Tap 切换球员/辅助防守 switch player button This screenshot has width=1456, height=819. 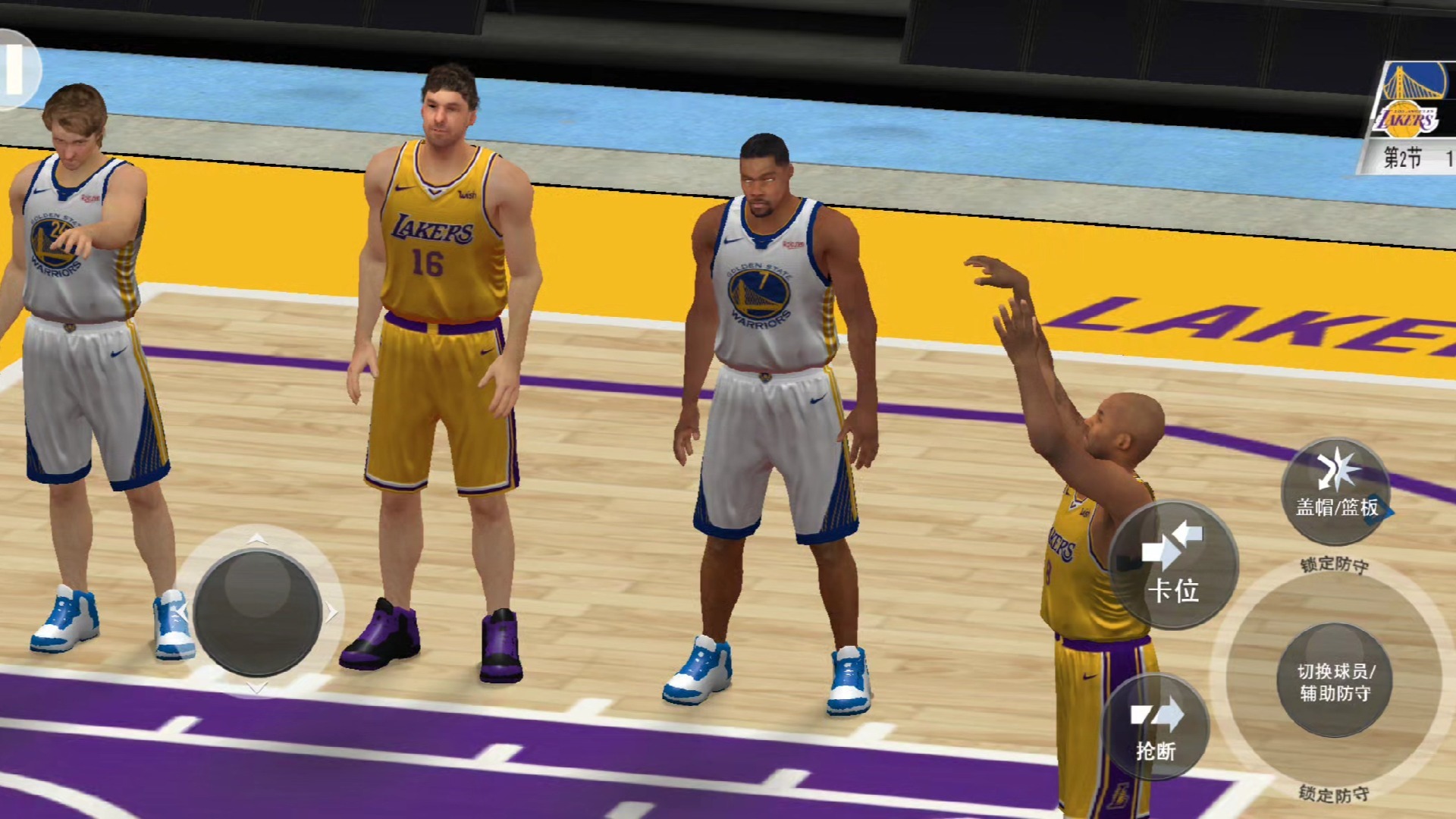point(1335,680)
